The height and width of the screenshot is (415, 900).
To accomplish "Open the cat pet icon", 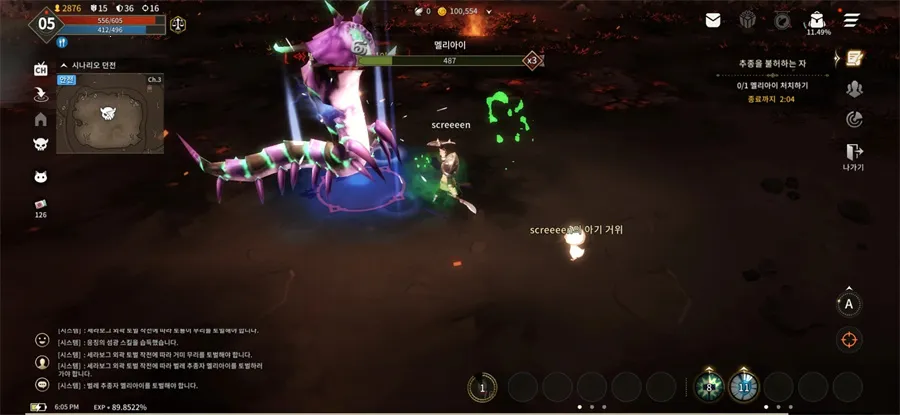I will 41,177.
